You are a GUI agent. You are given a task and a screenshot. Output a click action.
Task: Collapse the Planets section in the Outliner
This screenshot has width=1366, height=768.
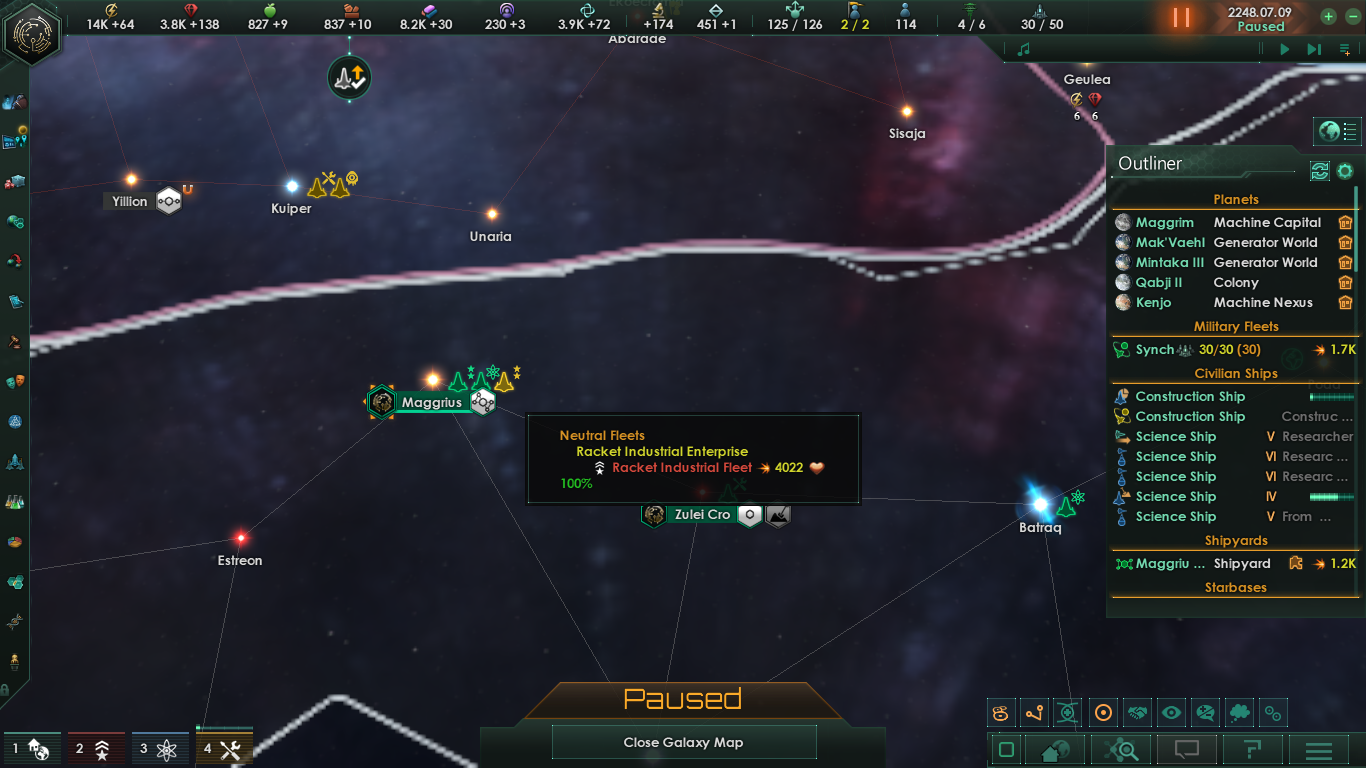click(x=1235, y=199)
